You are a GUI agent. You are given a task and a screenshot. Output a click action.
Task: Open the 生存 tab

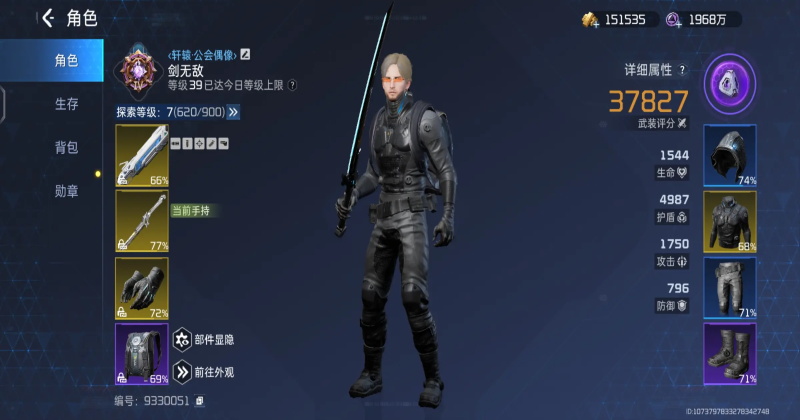tap(66, 104)
